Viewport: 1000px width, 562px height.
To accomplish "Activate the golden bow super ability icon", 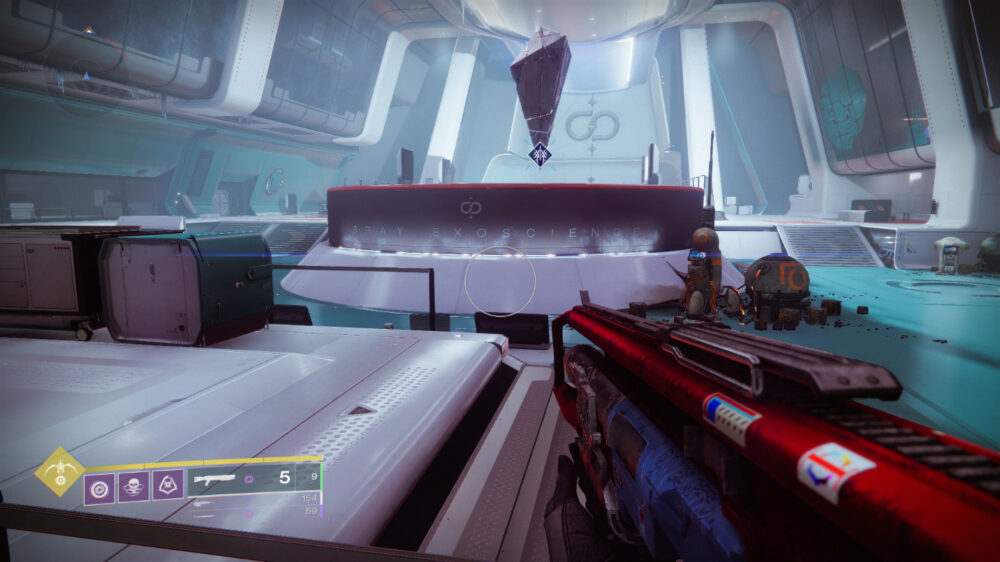I will click(60, 471).
